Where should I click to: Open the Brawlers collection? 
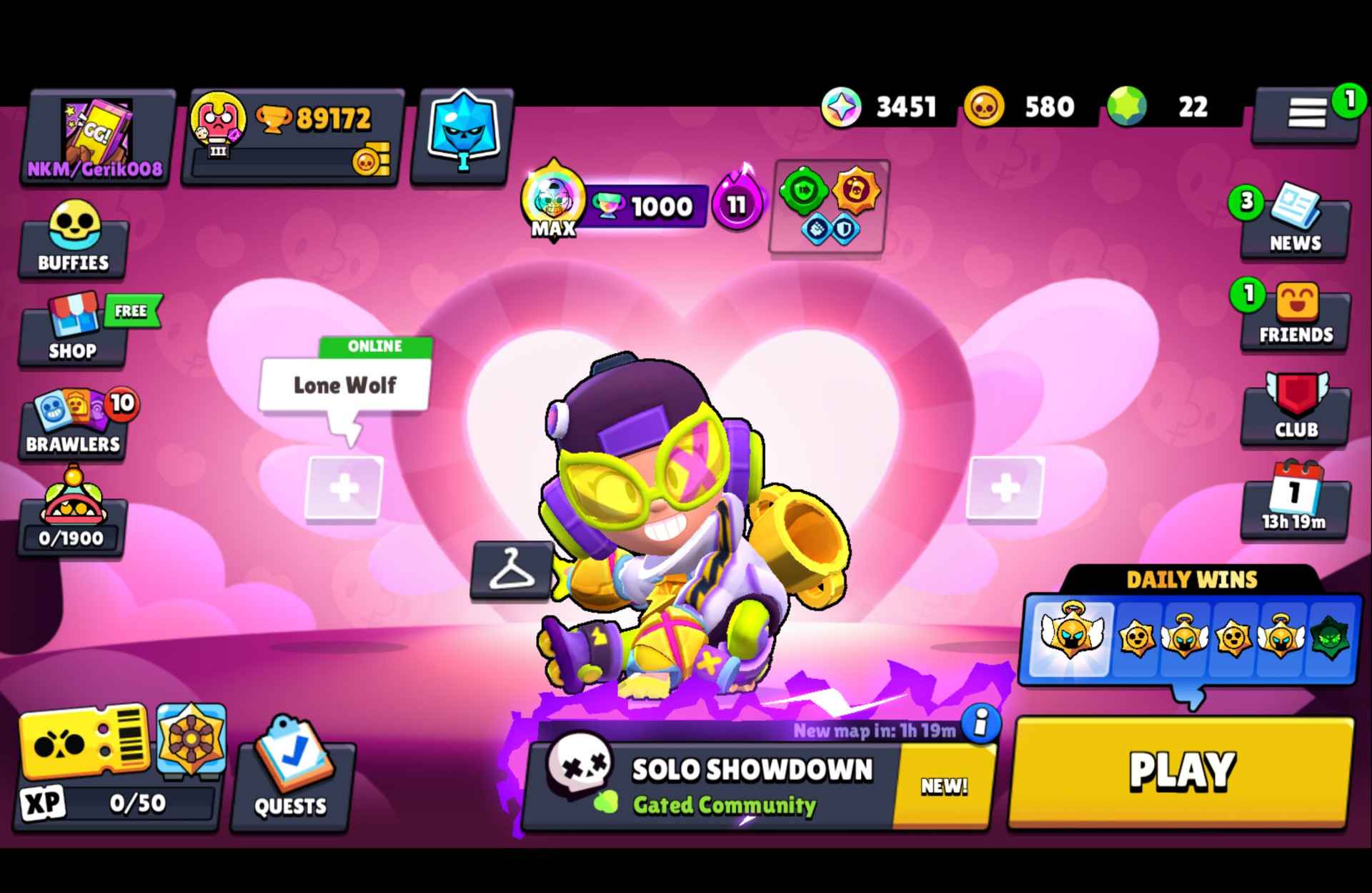pyautogui.click(x=72, y=423)
